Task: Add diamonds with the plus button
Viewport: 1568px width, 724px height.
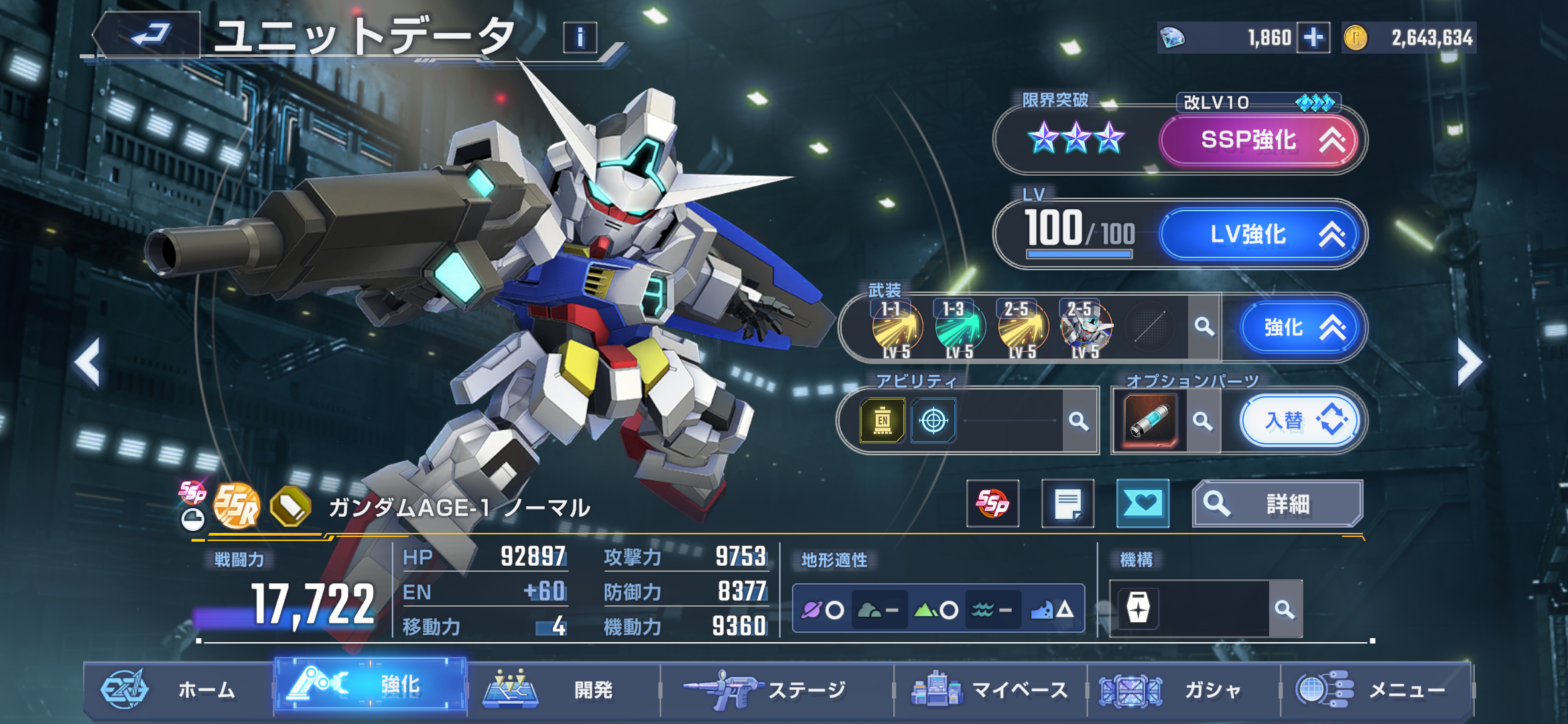Action: click(x=1313, y=38)
